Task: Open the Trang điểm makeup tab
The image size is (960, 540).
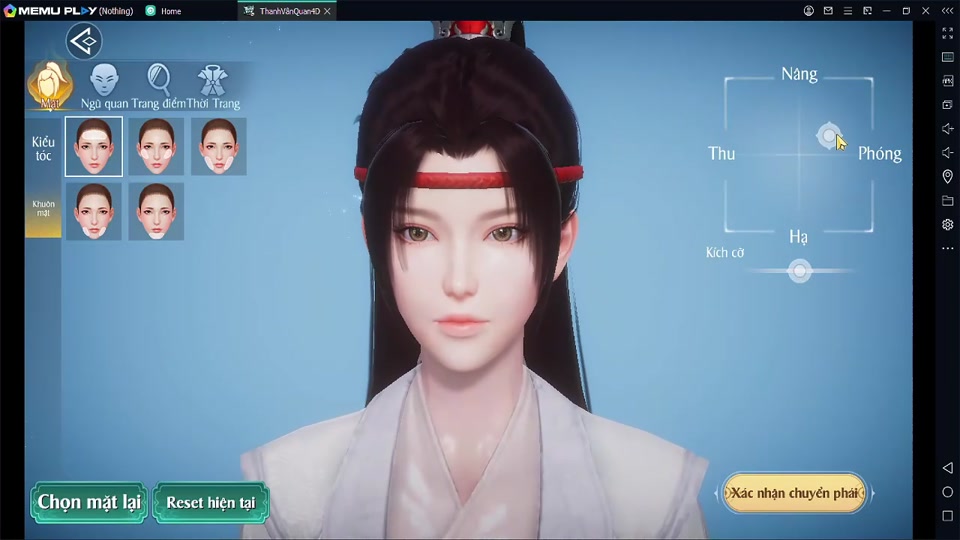Action: 158,85
